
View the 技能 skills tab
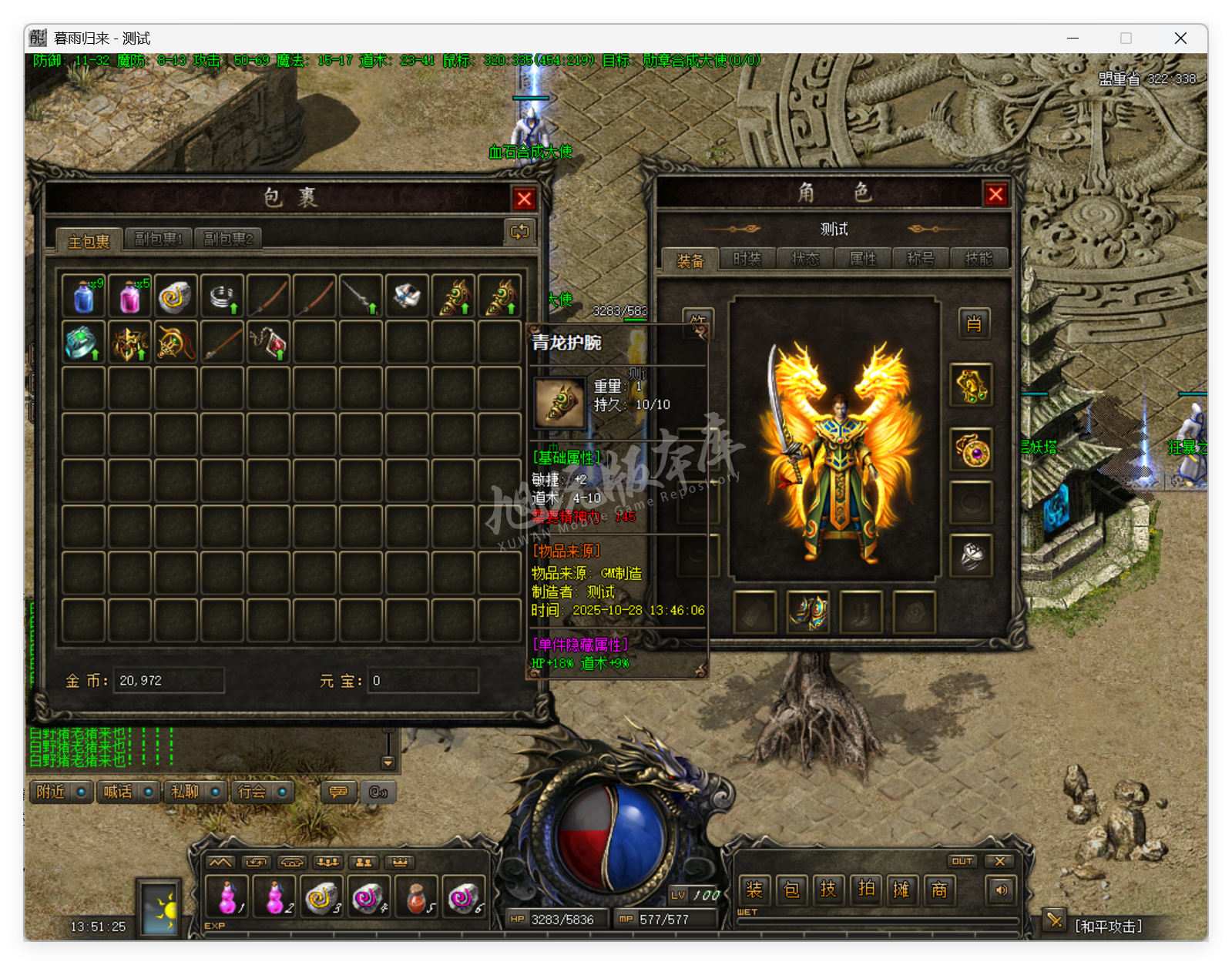tap(979, 260)
